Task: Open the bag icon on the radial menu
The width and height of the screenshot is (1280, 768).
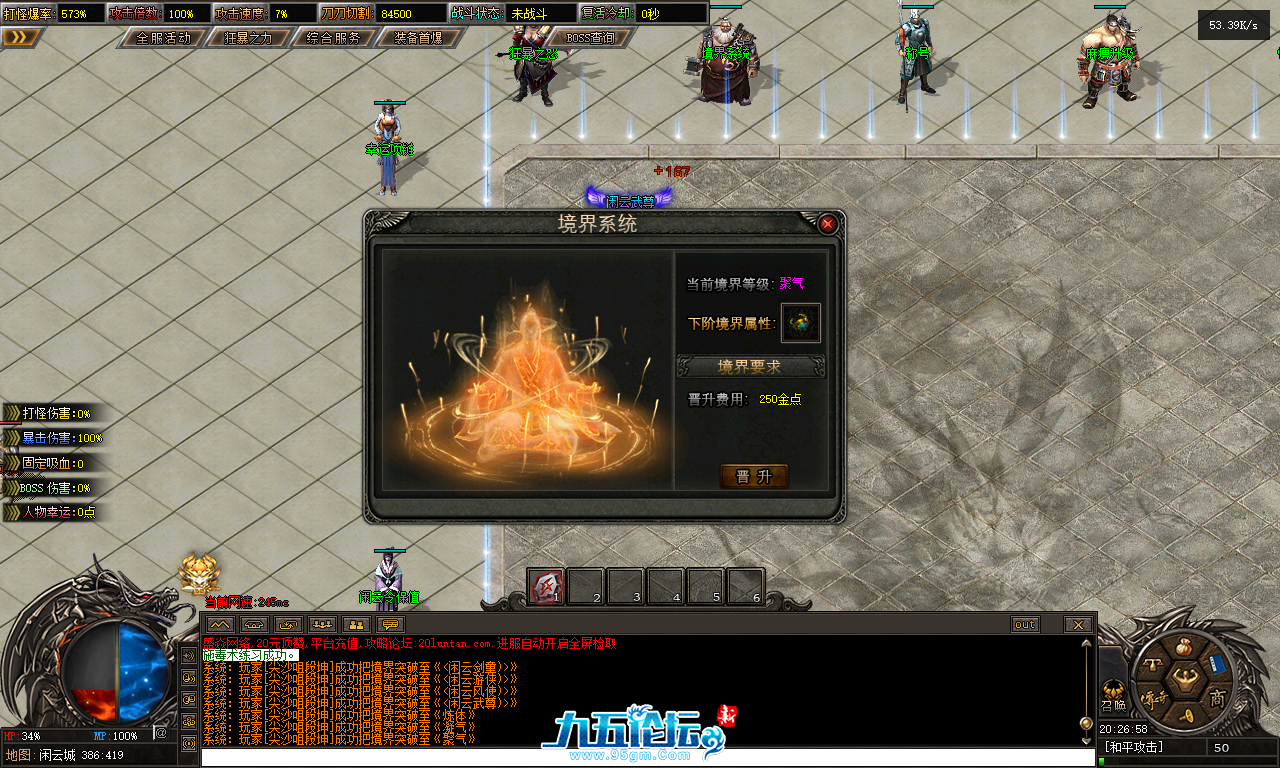Action: click(x=1184, y=646)
